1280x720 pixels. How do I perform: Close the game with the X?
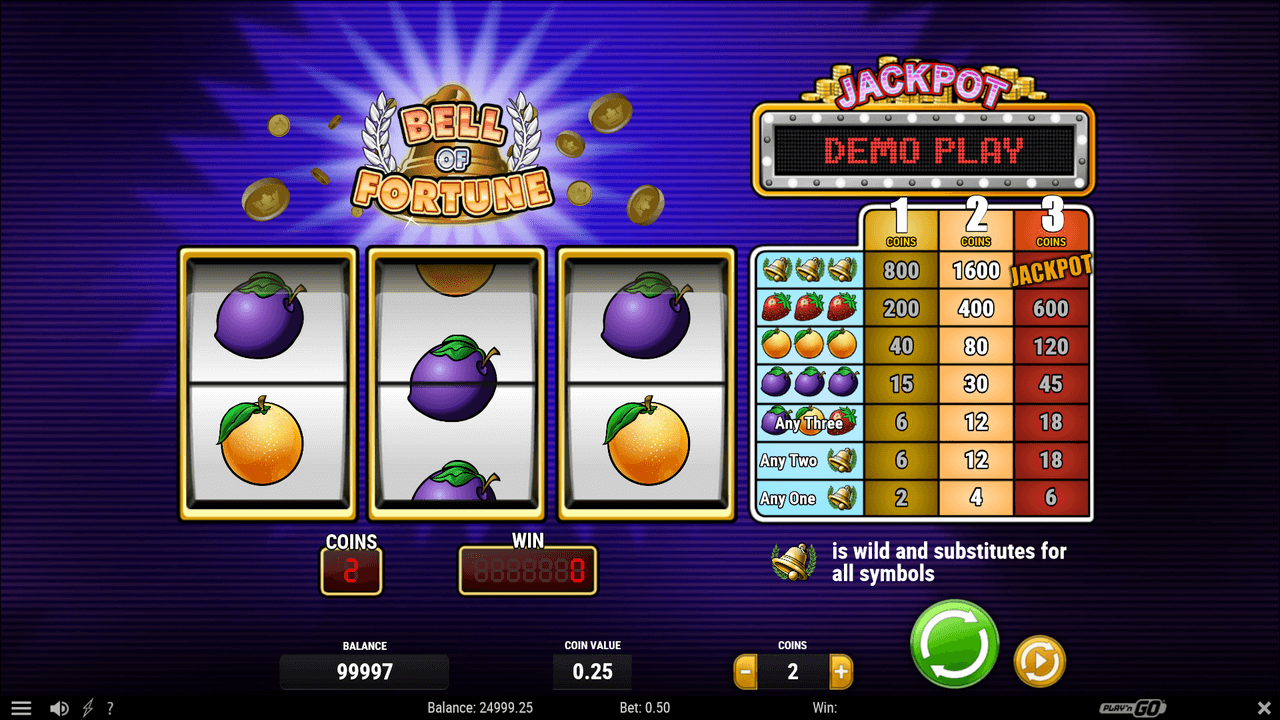[x=1263, y=708]
